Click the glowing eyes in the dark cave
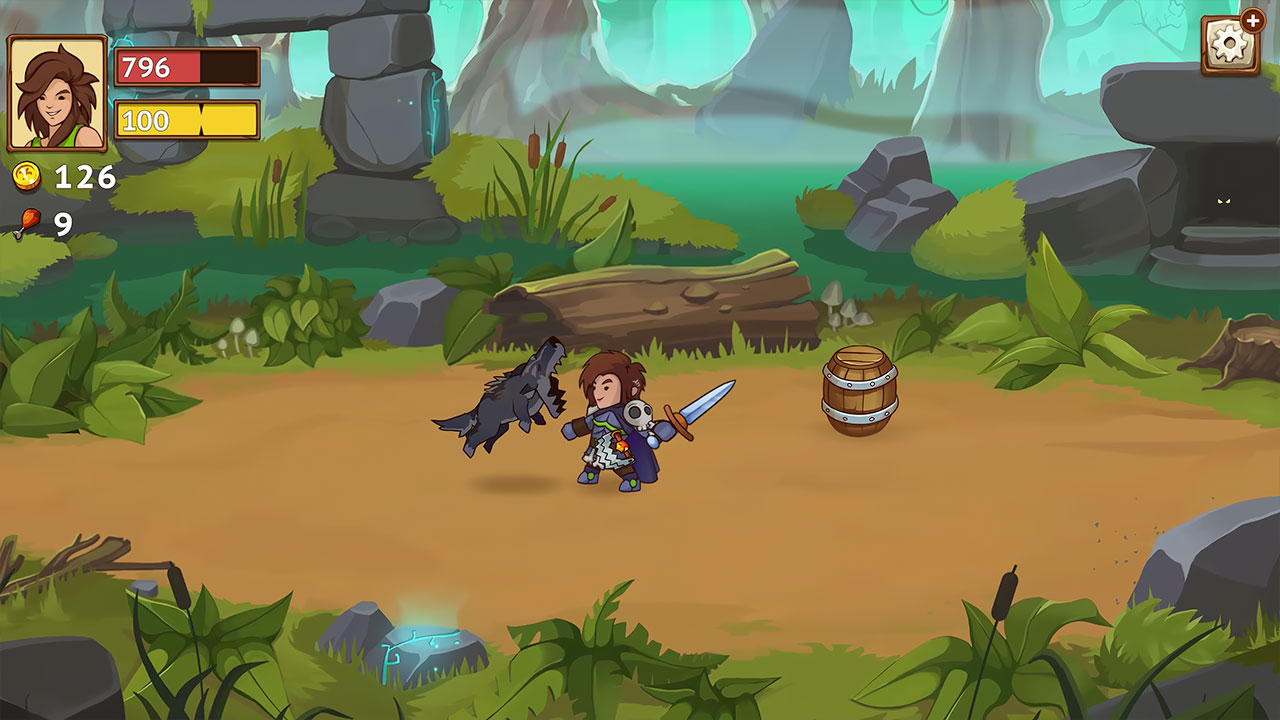Viewport: 1280px width, 720px height. (1225, 200)
